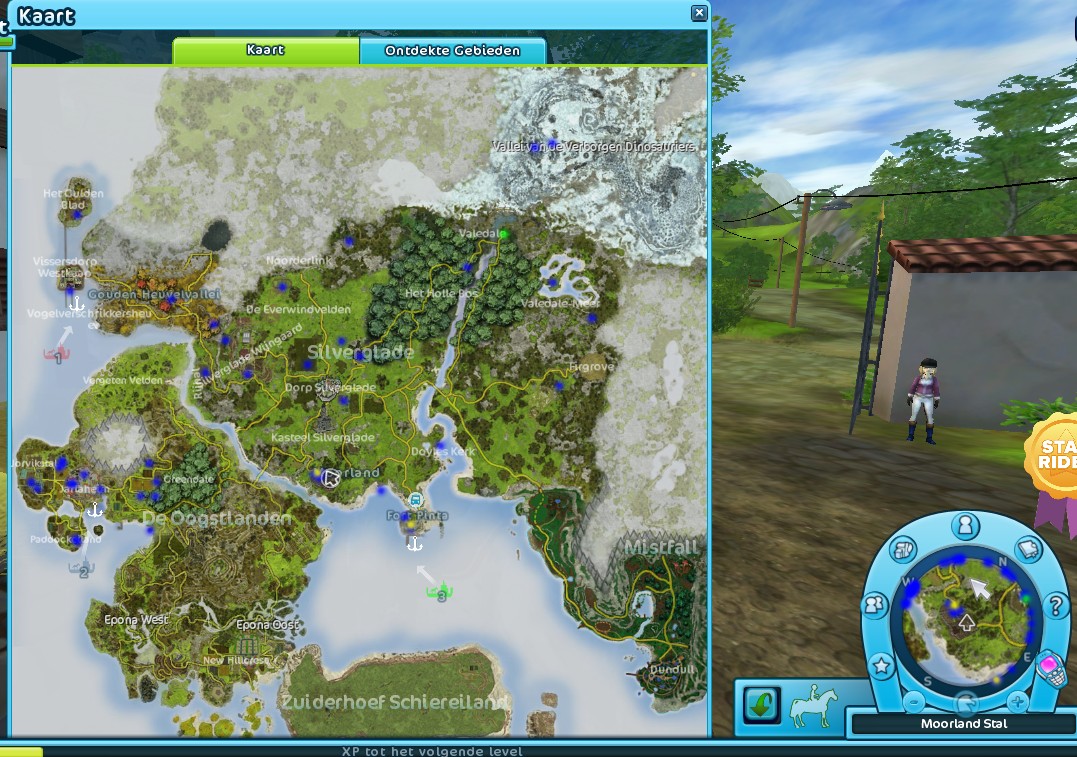The image size is (1077, 757).
Task: Switch to the Ontdekte Gebieden tab
Action: tap(452, 50)
